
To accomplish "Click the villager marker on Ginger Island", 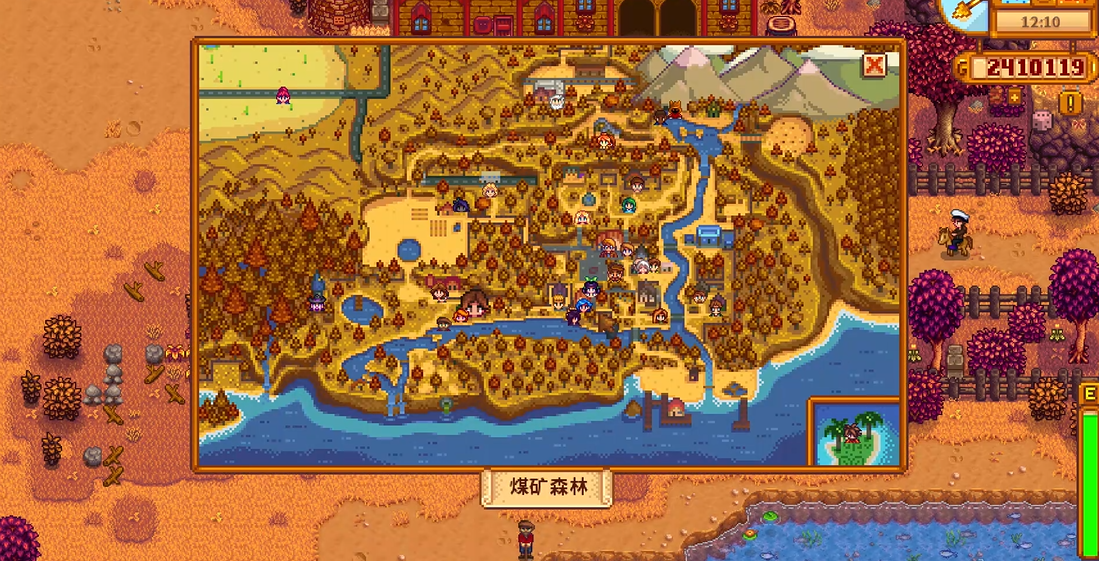I will tap(852, 433).
